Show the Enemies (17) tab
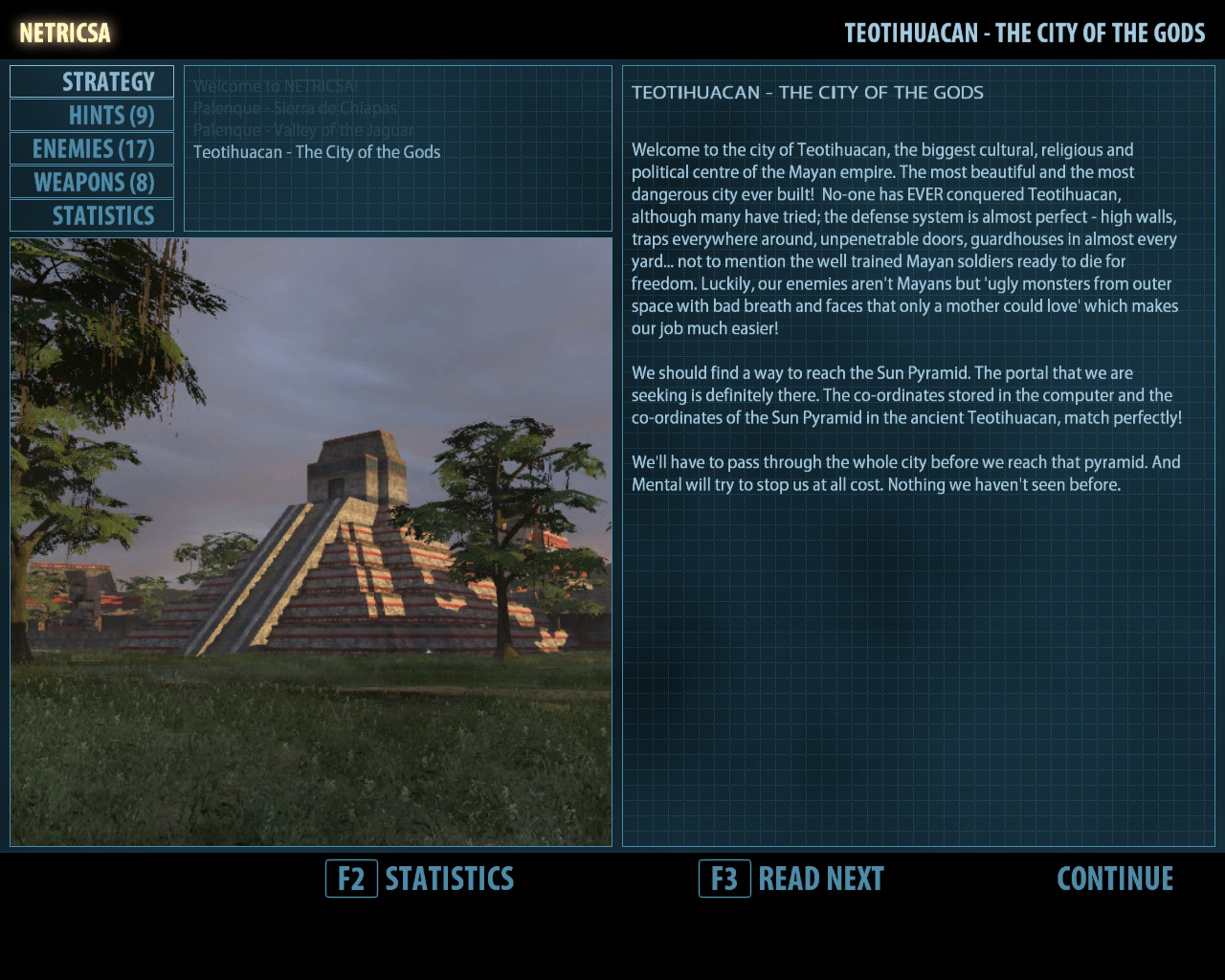 (x=93, y=149)
